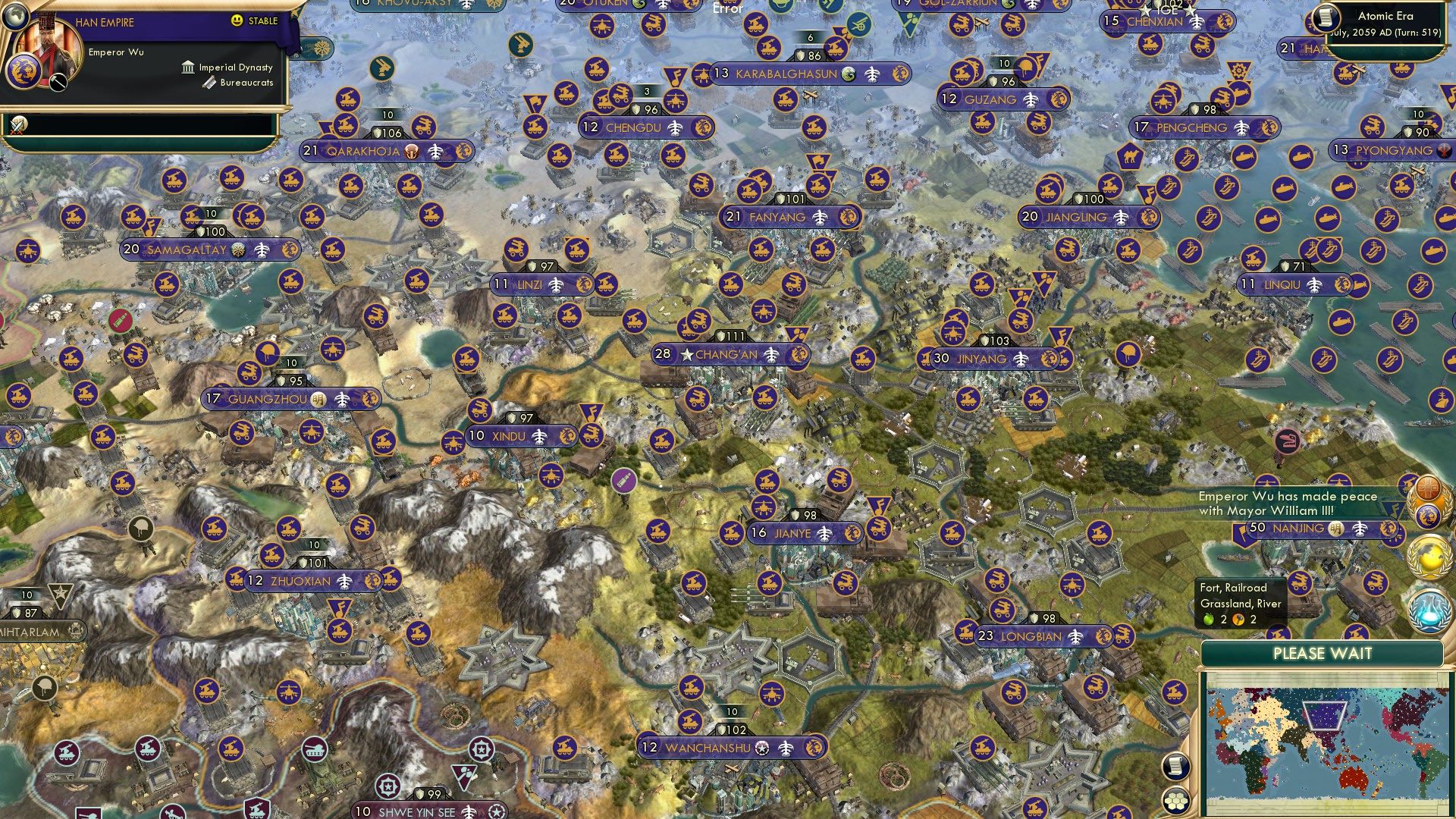Click the hammer icon beside the leader portrait
The image size is (1456, 819).
(58, 81)
